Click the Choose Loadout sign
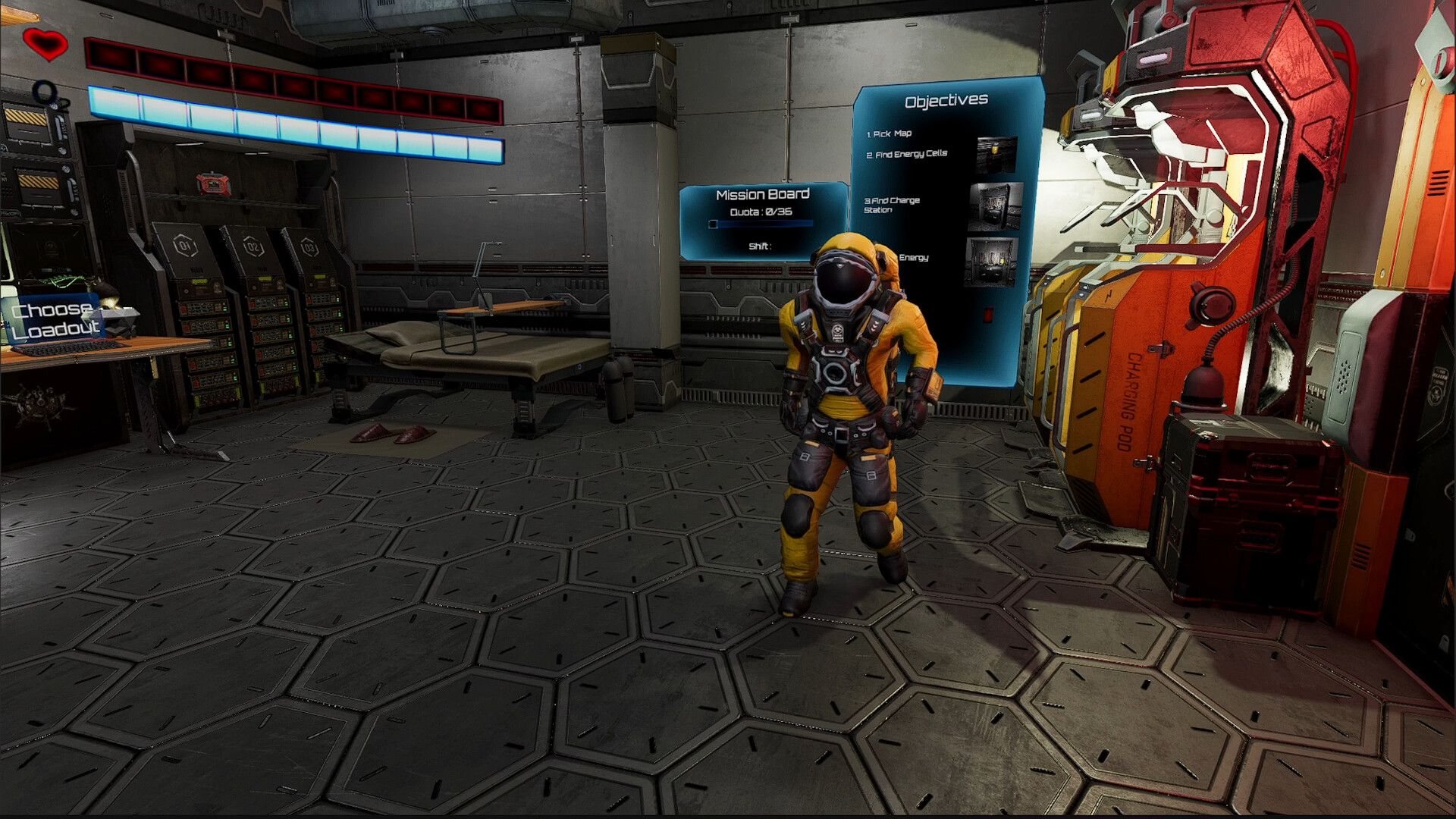The height and width of the screenshot is (819, 1456). [x=56, y=317]
